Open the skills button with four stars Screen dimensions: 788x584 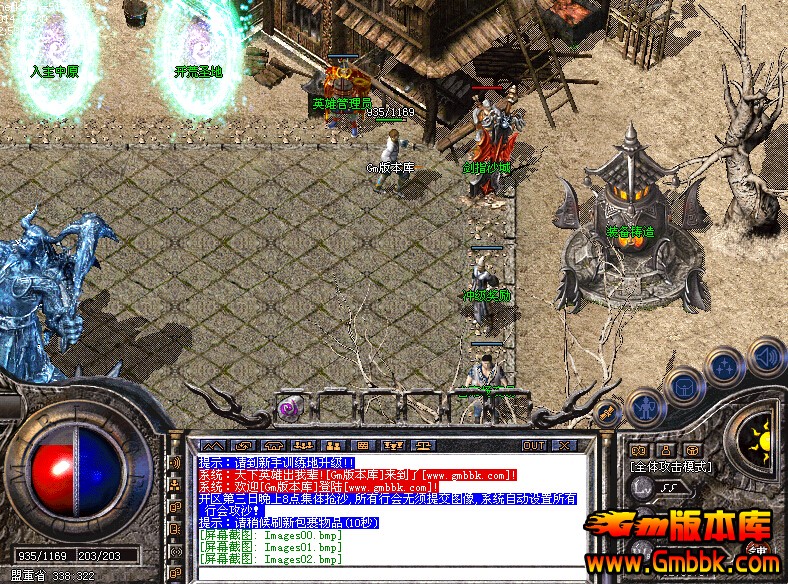[x=724, y=366]
